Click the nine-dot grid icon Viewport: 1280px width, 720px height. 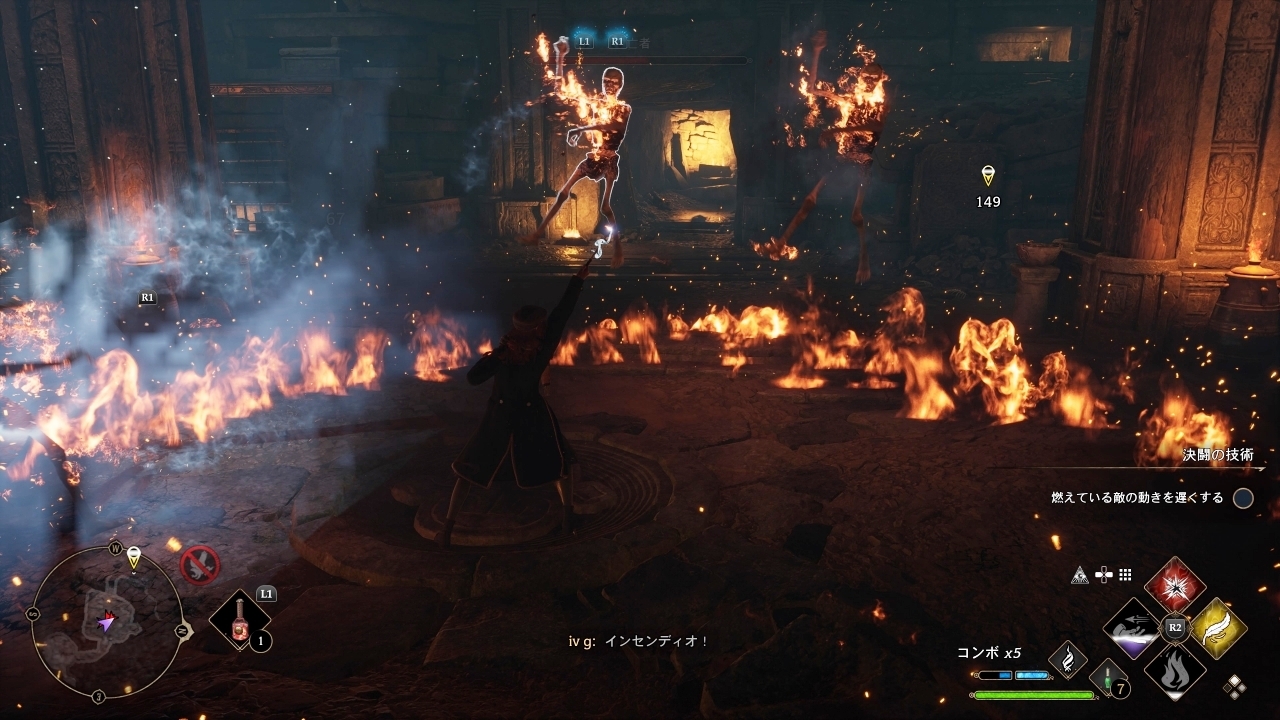pos(1126,575)
